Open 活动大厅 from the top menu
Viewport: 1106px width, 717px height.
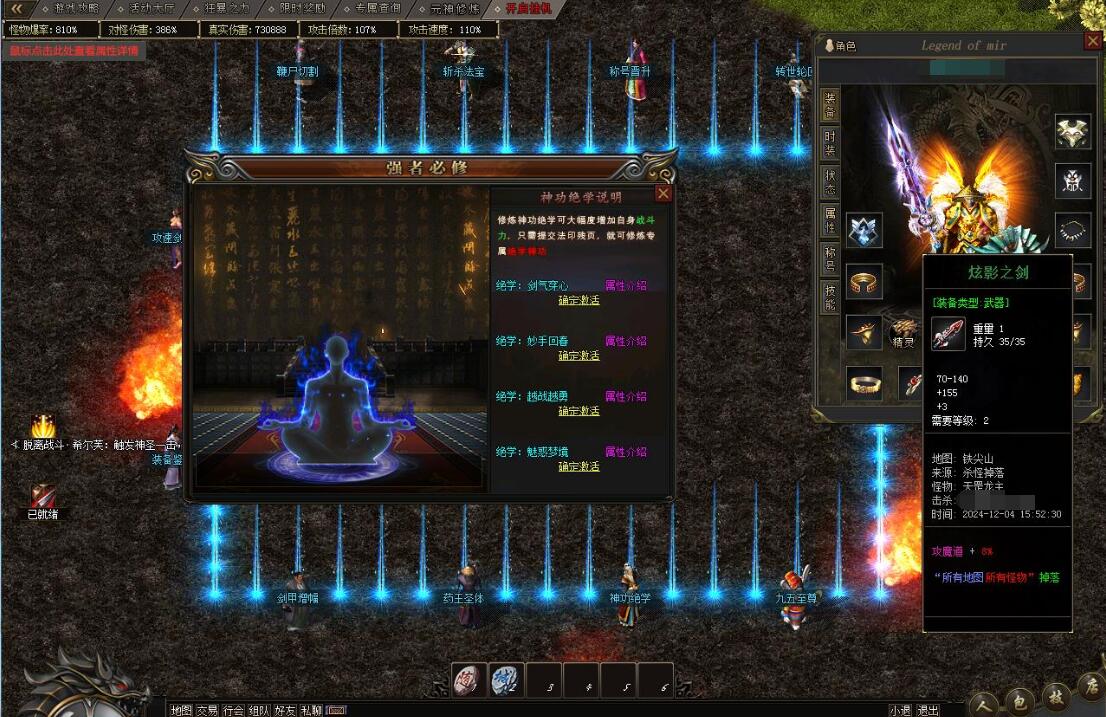pos(148,8)
